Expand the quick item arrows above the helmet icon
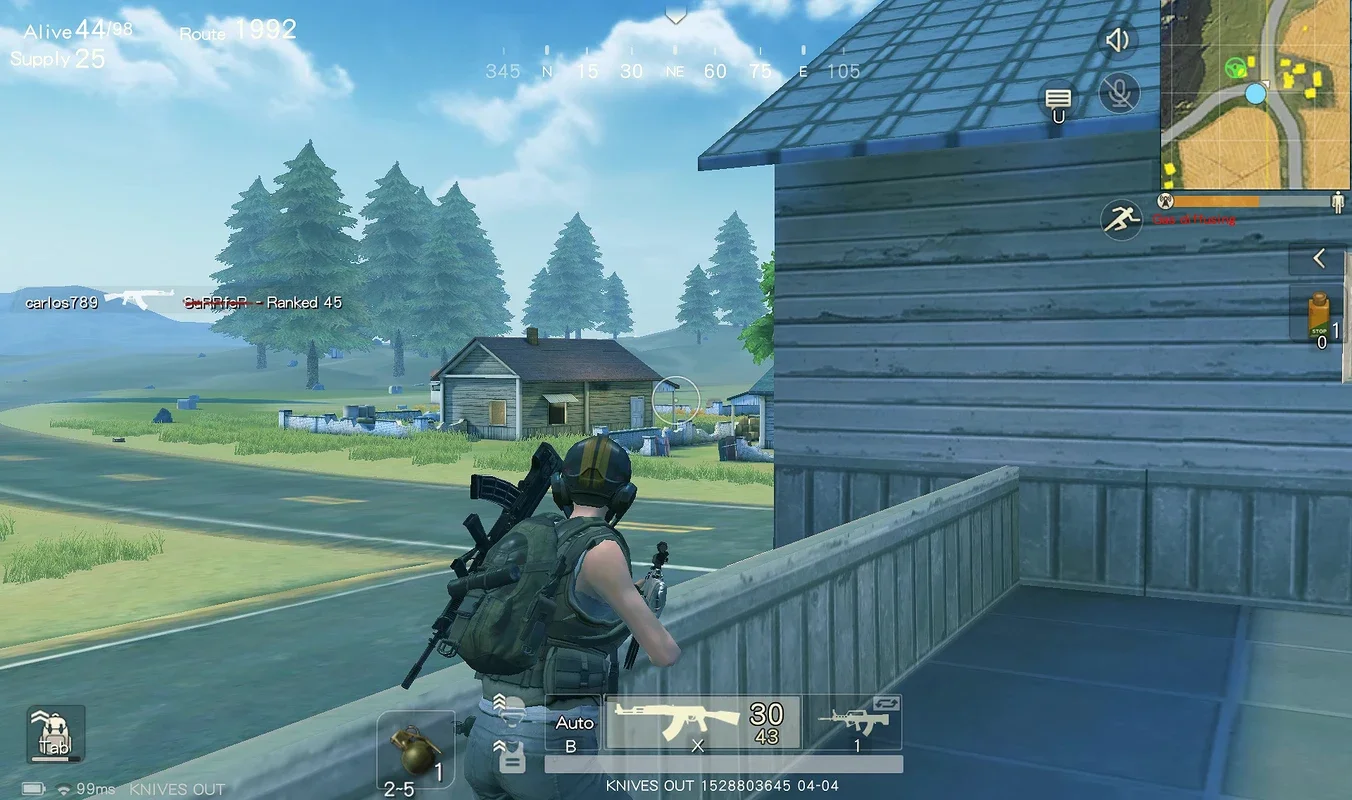 tap(498, 698)
